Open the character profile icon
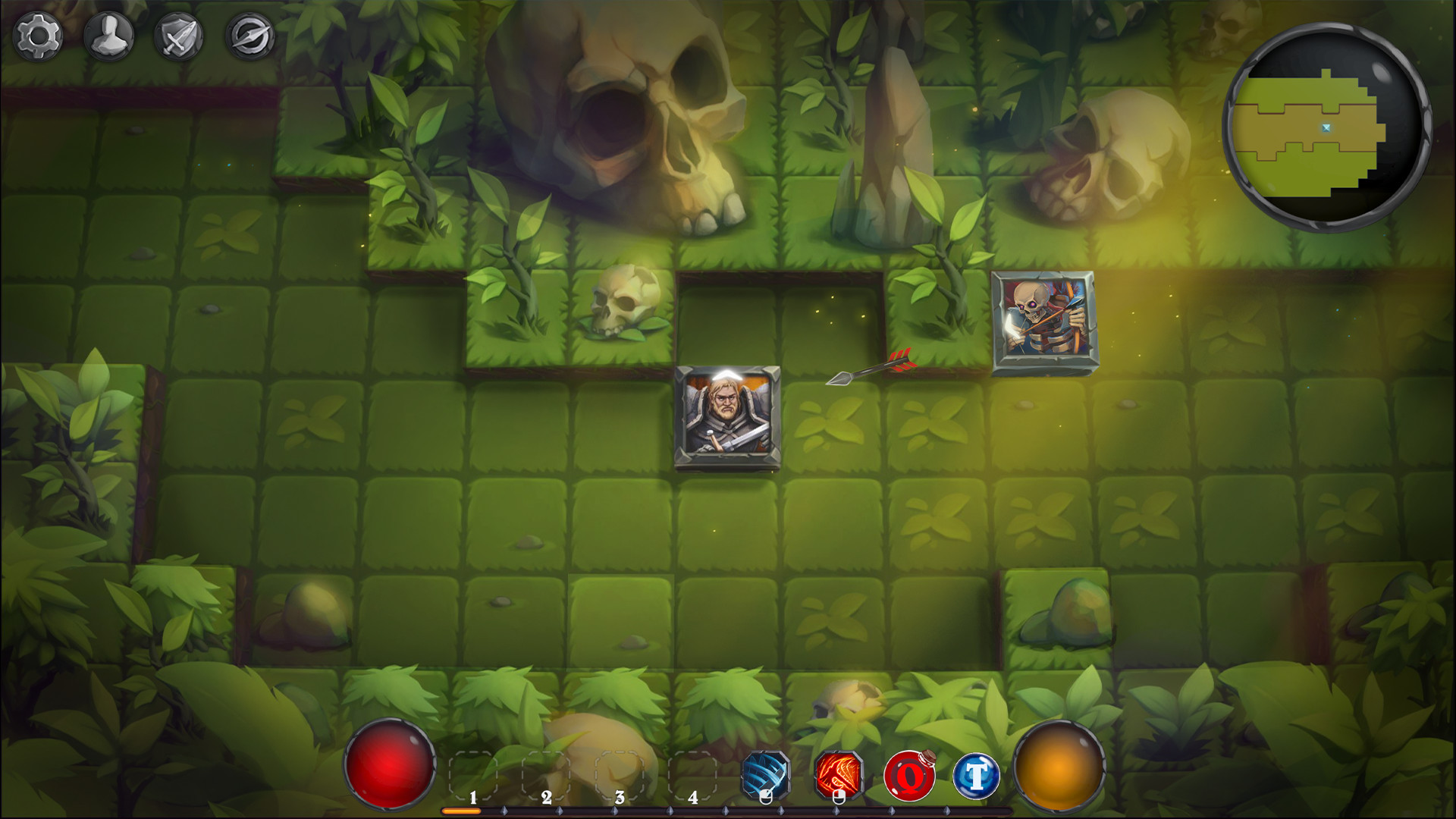Screen dimensions: 1456x819 coord(108,33)
